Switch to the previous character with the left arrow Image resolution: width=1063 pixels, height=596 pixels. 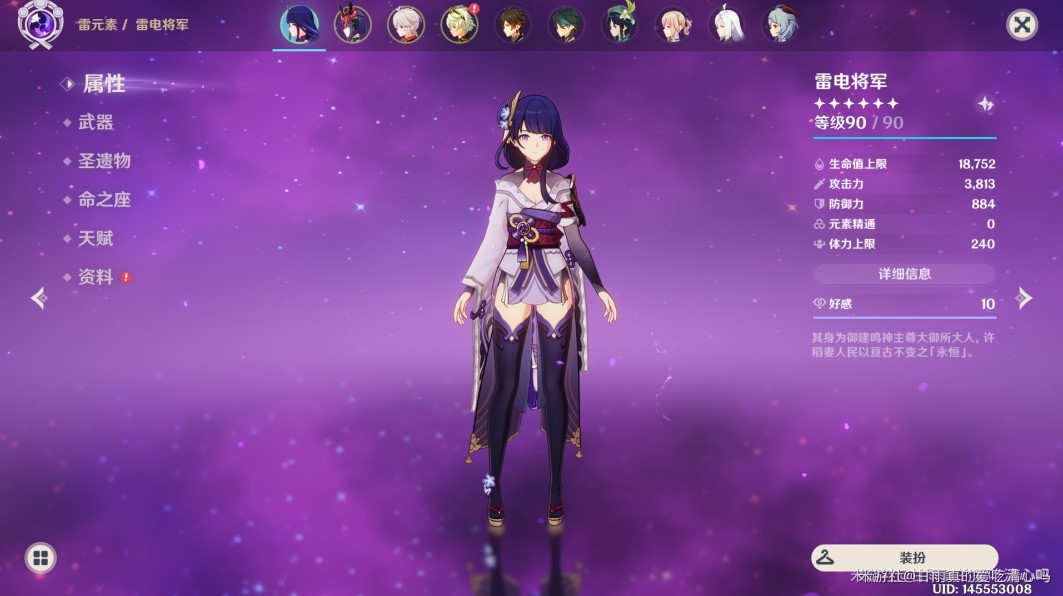(39, 297)
